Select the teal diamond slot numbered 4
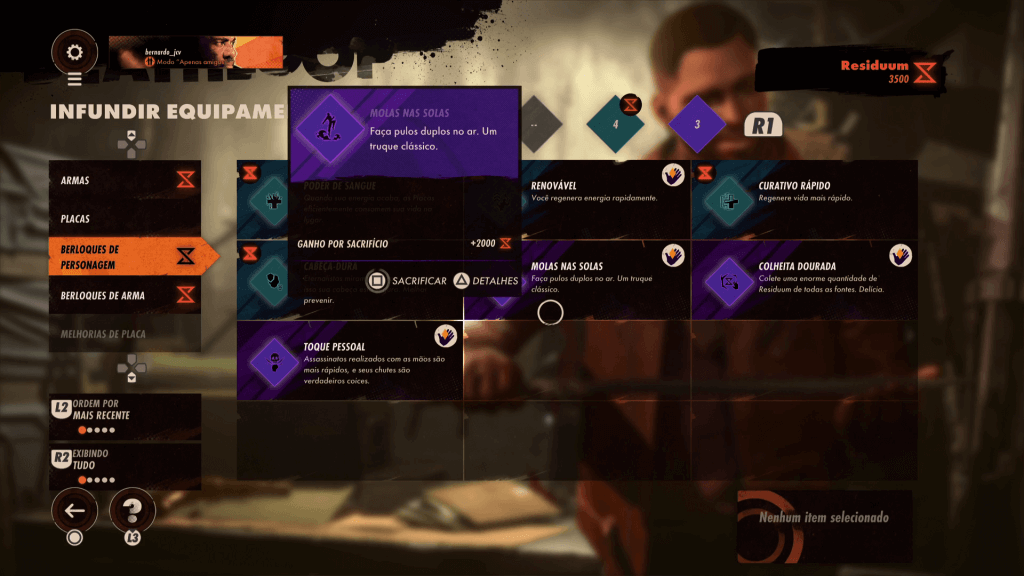 (616, 125)
